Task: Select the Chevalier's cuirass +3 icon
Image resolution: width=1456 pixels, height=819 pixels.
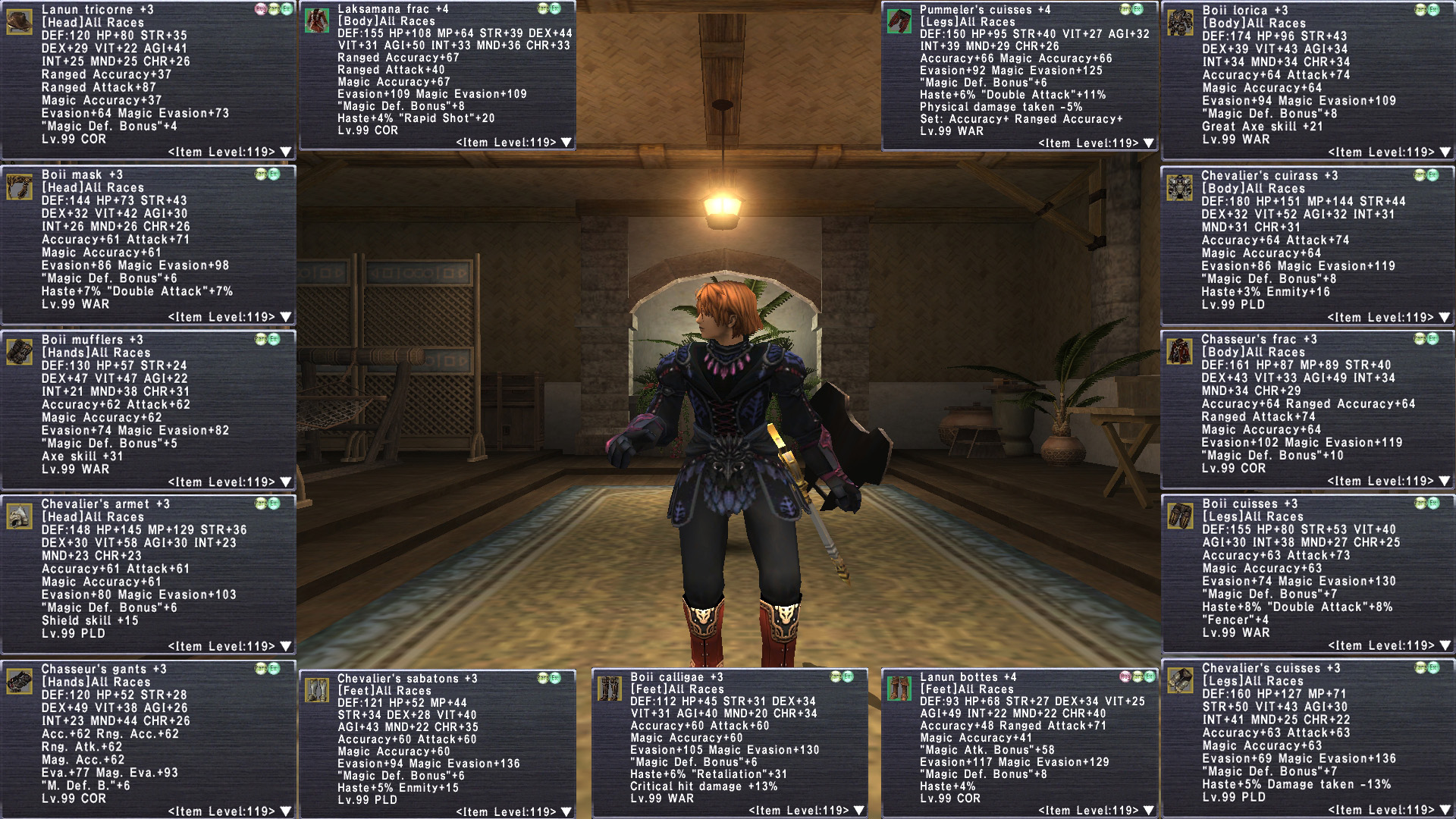Action: [1179, 187]
